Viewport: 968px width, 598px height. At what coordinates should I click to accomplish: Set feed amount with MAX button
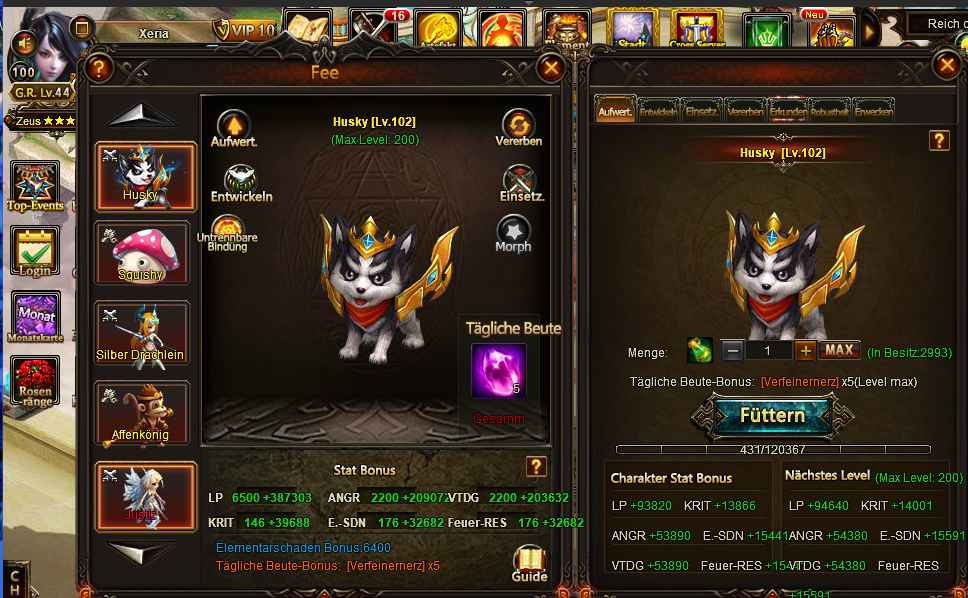(839, 350)
